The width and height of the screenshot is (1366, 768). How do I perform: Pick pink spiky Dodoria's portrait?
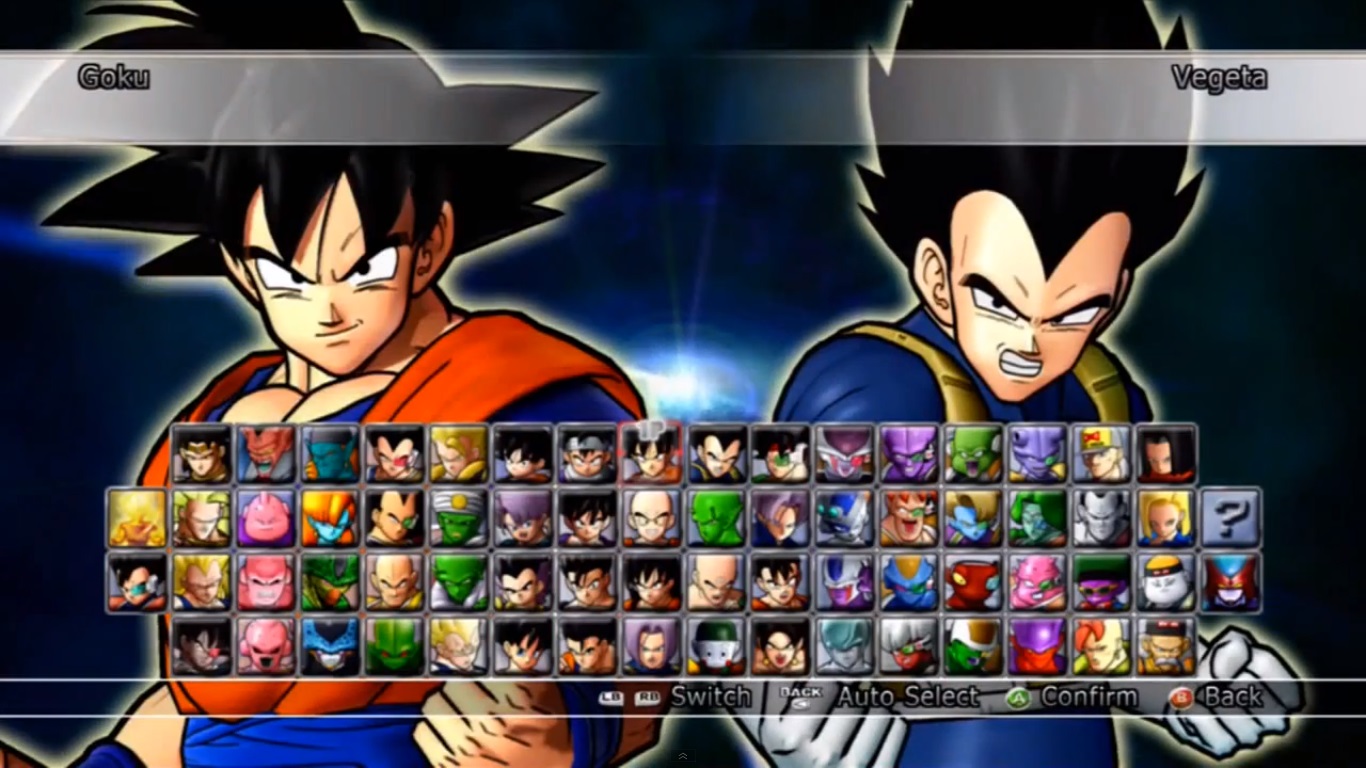pos(1037,582)
